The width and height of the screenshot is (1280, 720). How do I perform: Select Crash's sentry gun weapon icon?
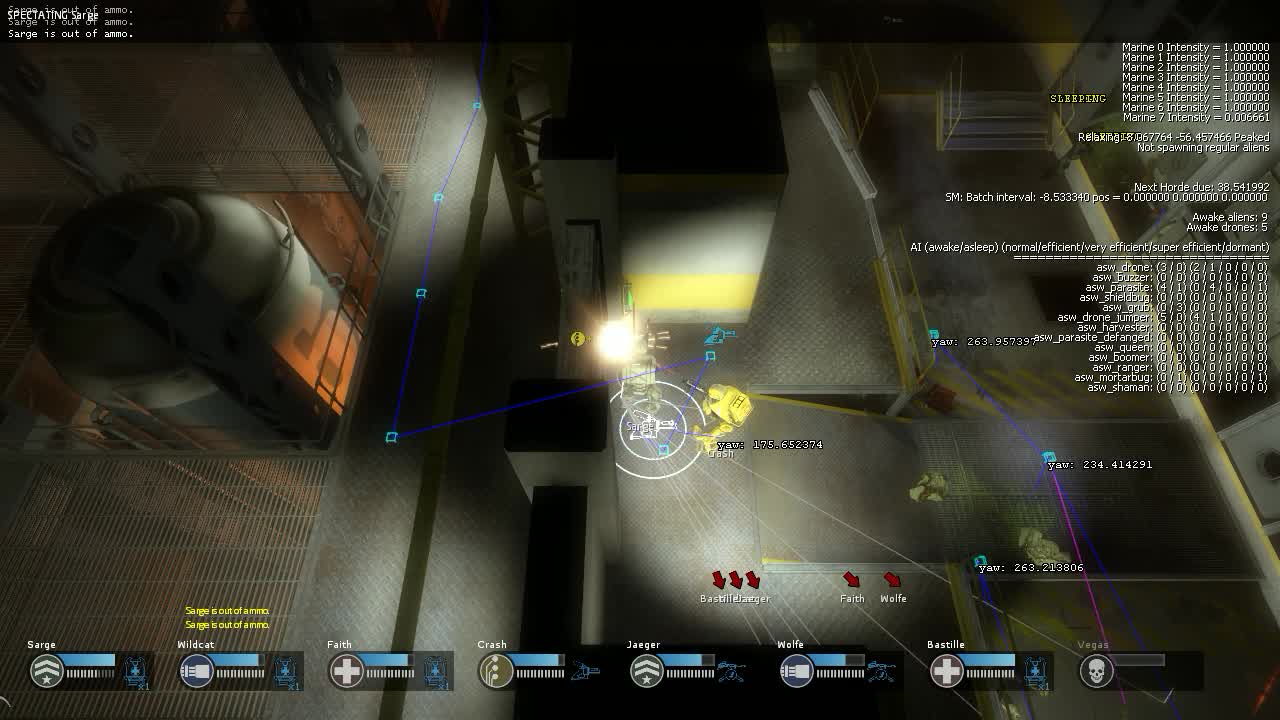(x=583, y=670)
